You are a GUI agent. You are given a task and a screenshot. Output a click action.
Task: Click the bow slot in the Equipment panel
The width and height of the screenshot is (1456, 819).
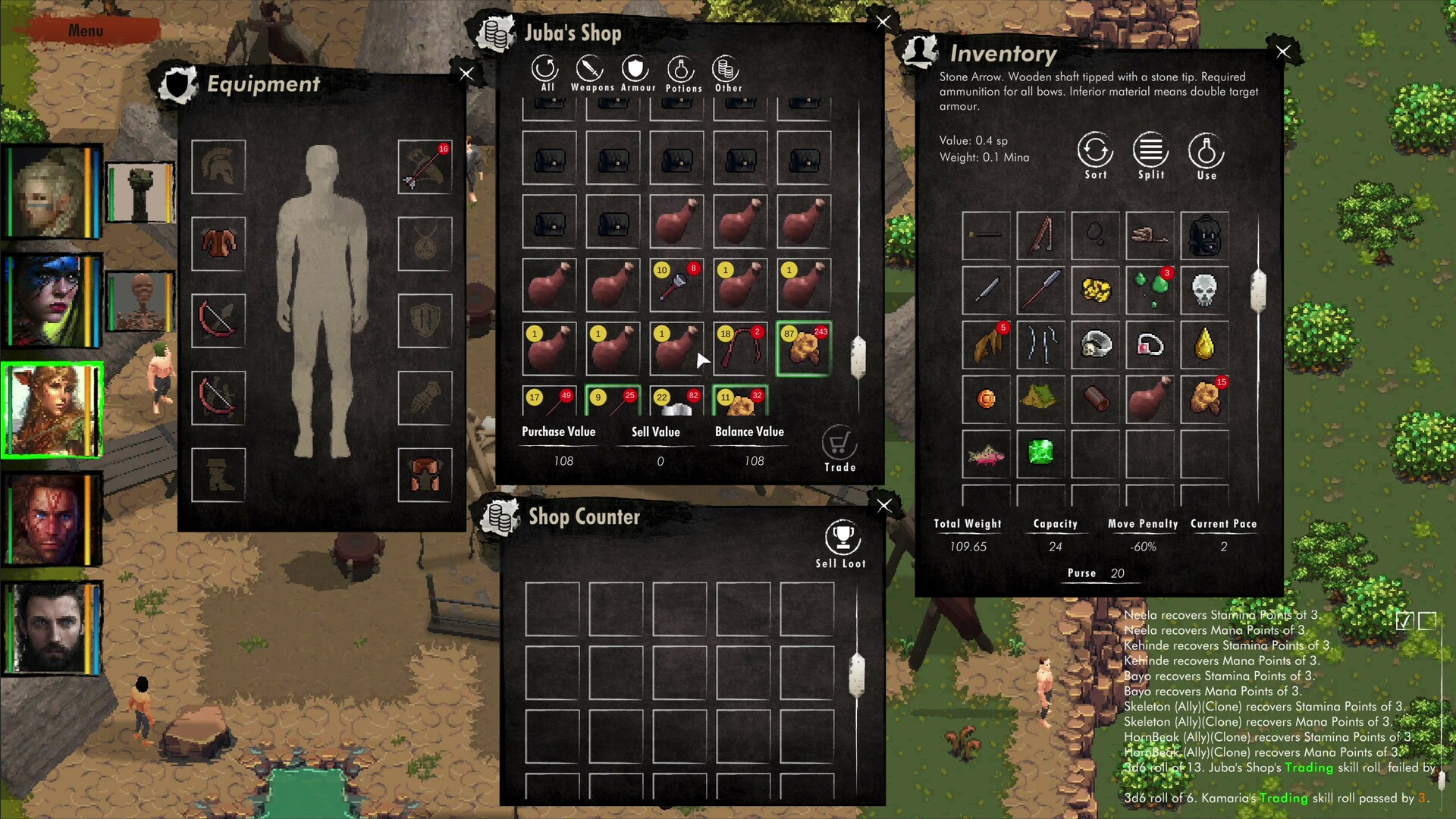tap(218, 322)
